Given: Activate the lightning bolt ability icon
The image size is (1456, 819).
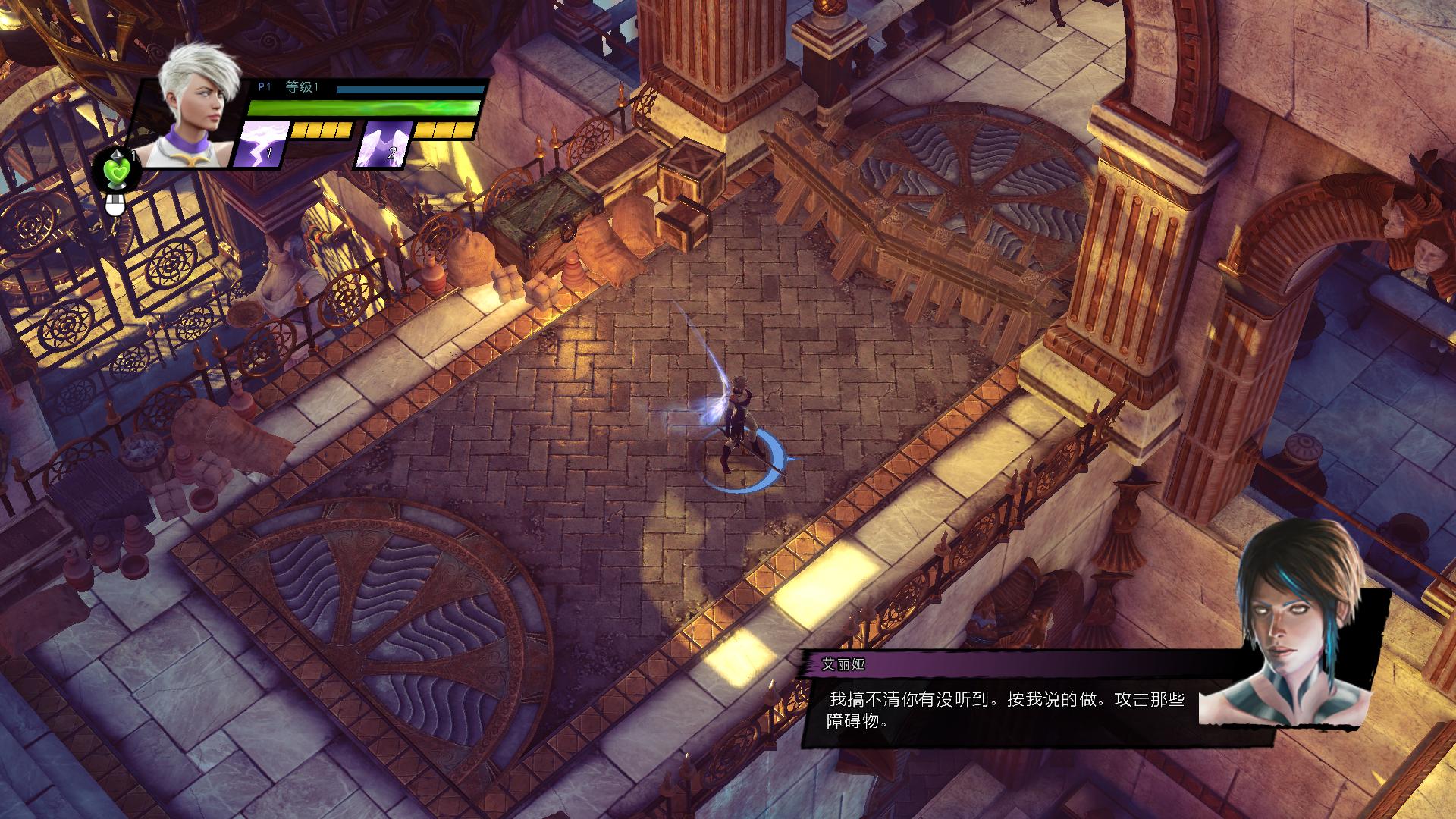Looking at the screenshot, I should [x=263, y=143].
